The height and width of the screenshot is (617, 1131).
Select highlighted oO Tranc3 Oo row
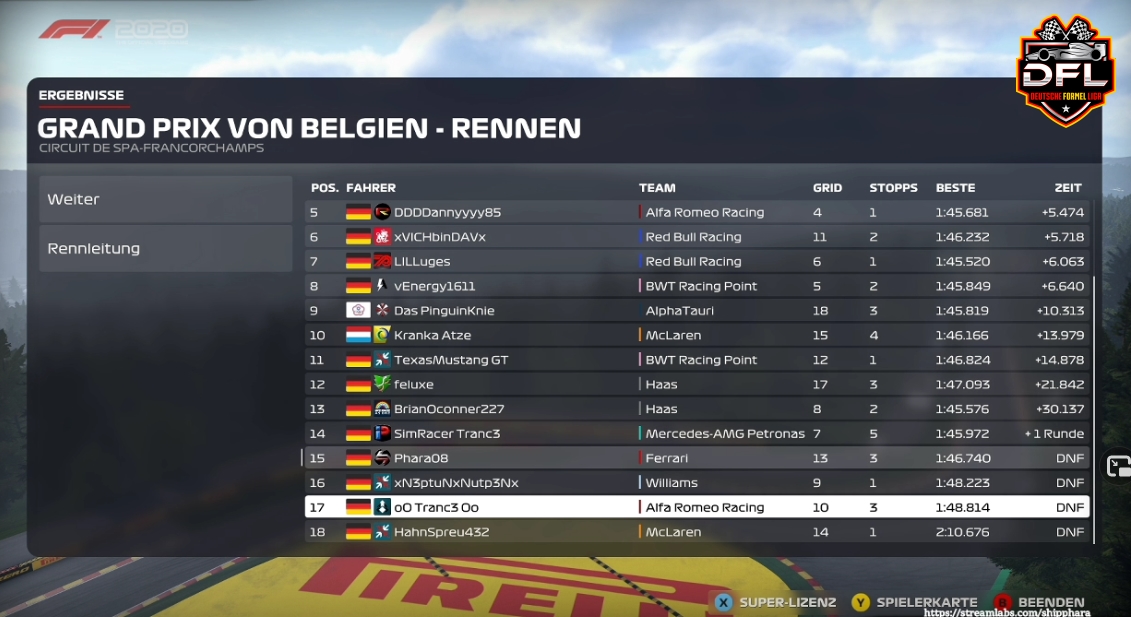coord(696,507)
